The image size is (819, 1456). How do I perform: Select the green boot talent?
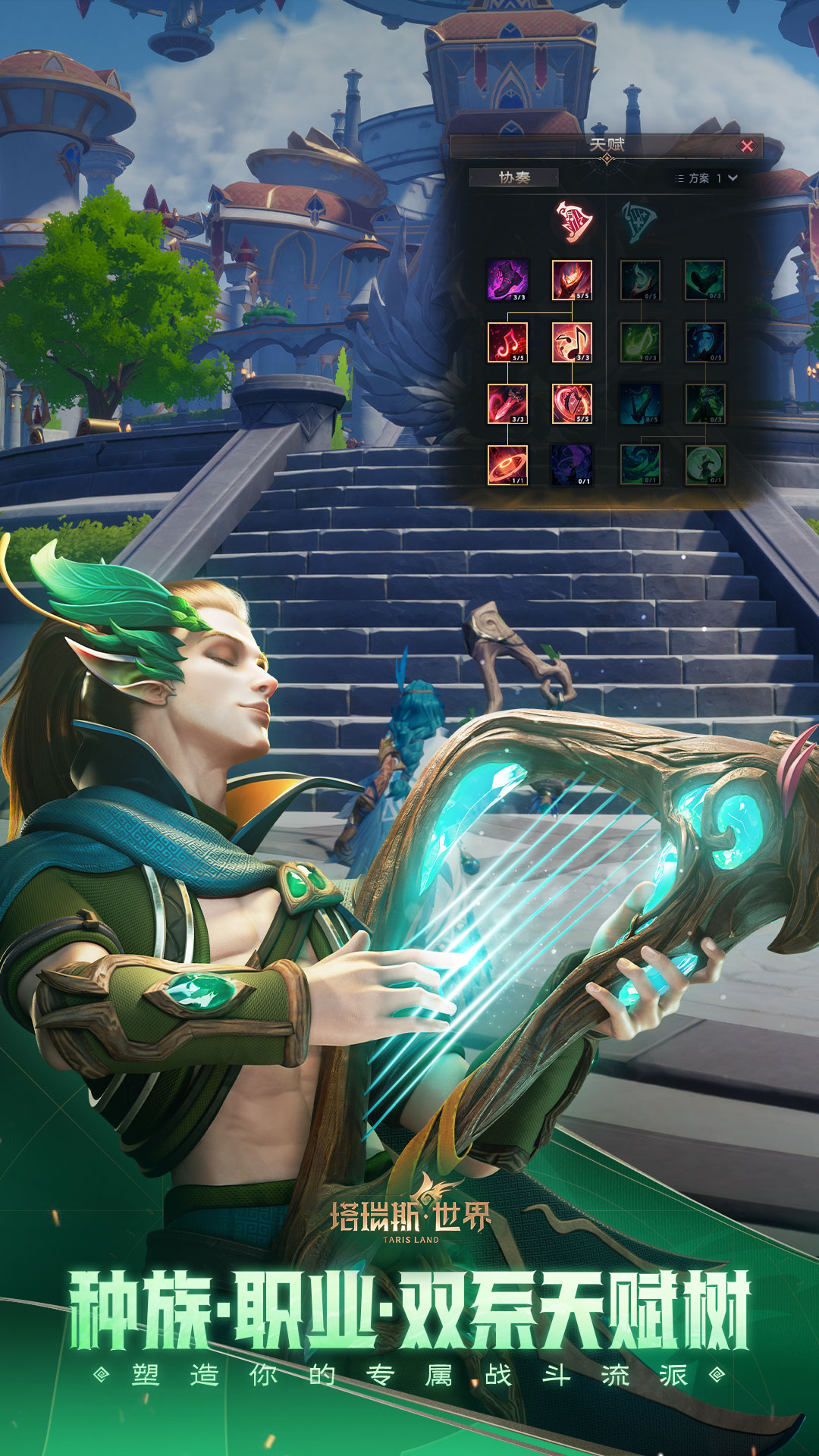tap(704, 280)
